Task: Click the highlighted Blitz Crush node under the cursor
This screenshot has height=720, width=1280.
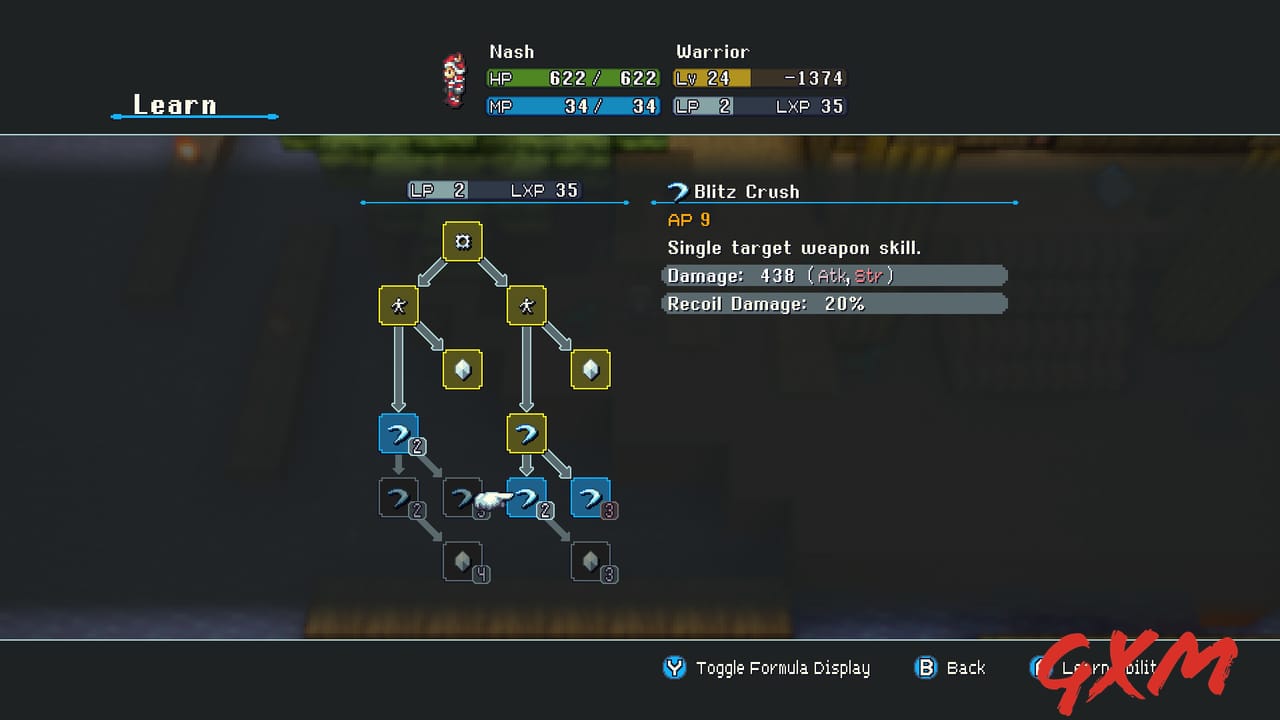Action: point(527,497)
